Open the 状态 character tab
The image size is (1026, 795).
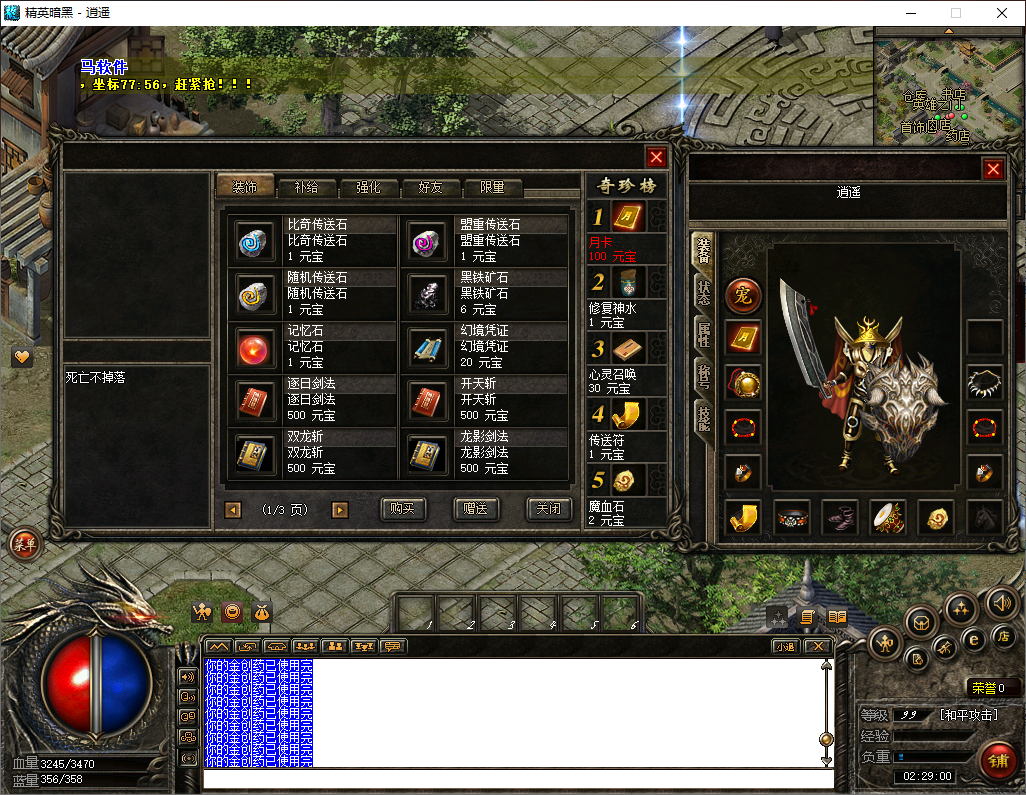click(x=703, y=293)
